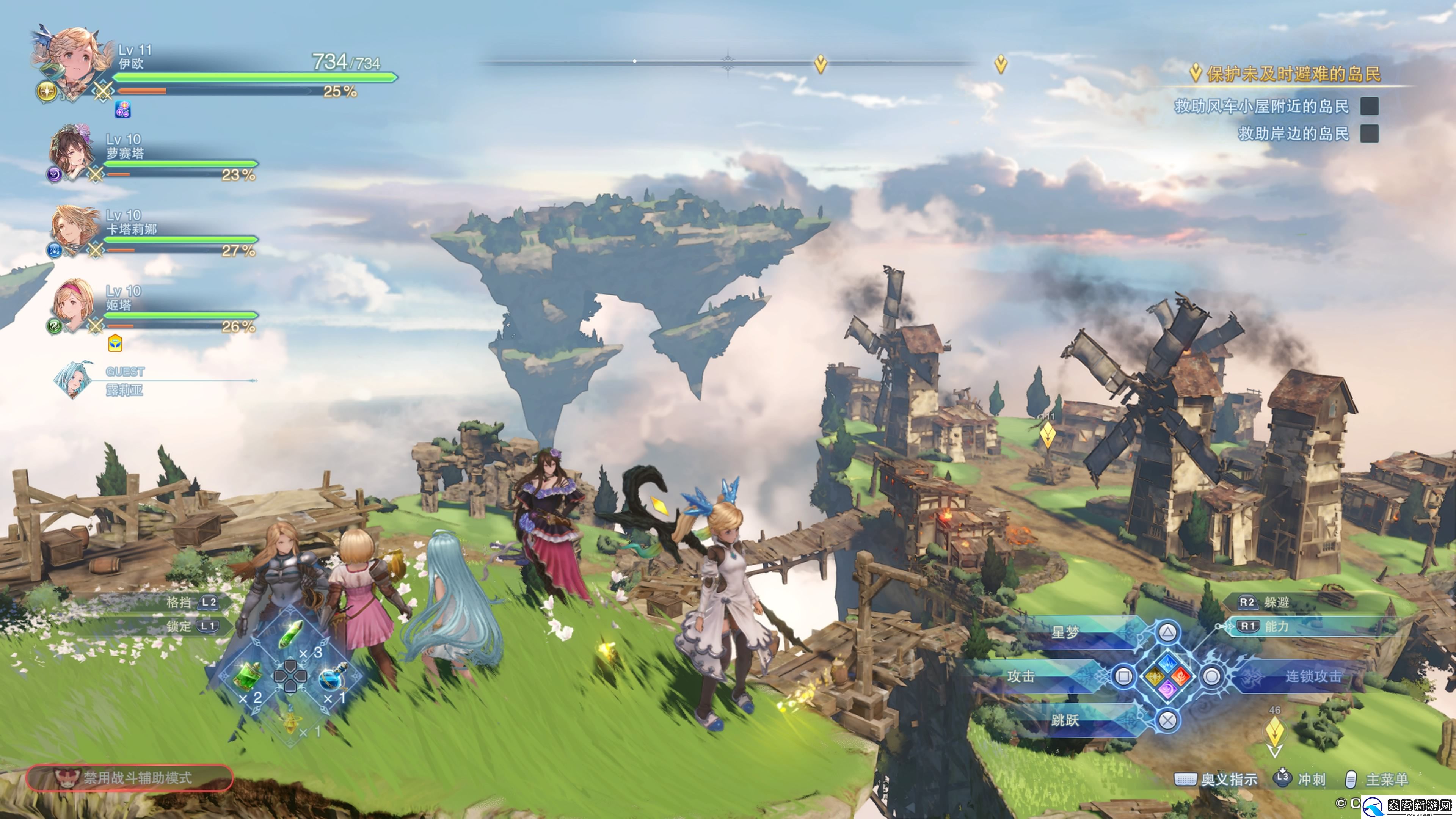This screenshot has width=1456, height=819.
Task: Use the green potion bottle item
Action: (x=248, y=675)
